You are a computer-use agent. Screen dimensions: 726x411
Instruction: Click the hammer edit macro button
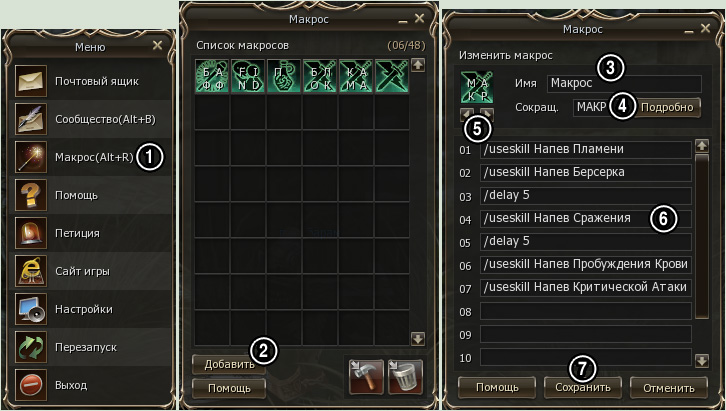pyautogui.click(x=366, y=375)
